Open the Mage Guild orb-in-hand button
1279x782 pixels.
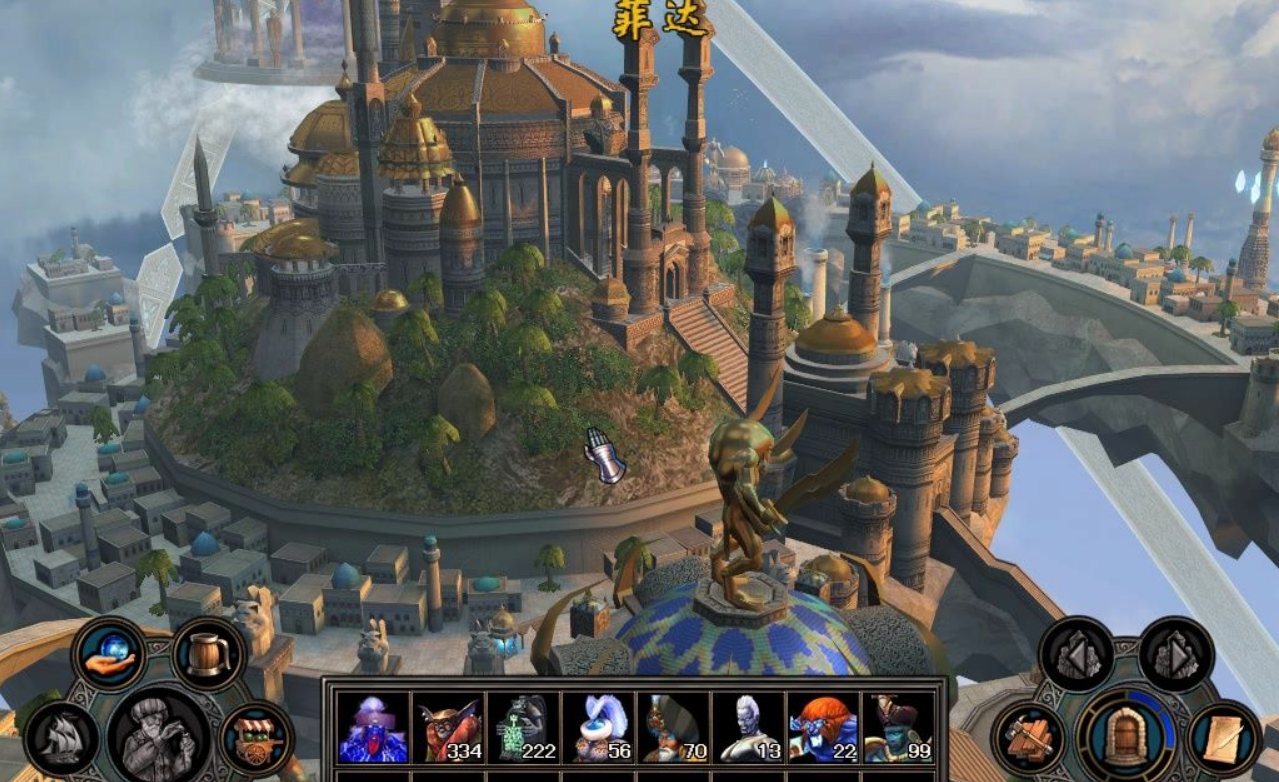click(108, 653)
